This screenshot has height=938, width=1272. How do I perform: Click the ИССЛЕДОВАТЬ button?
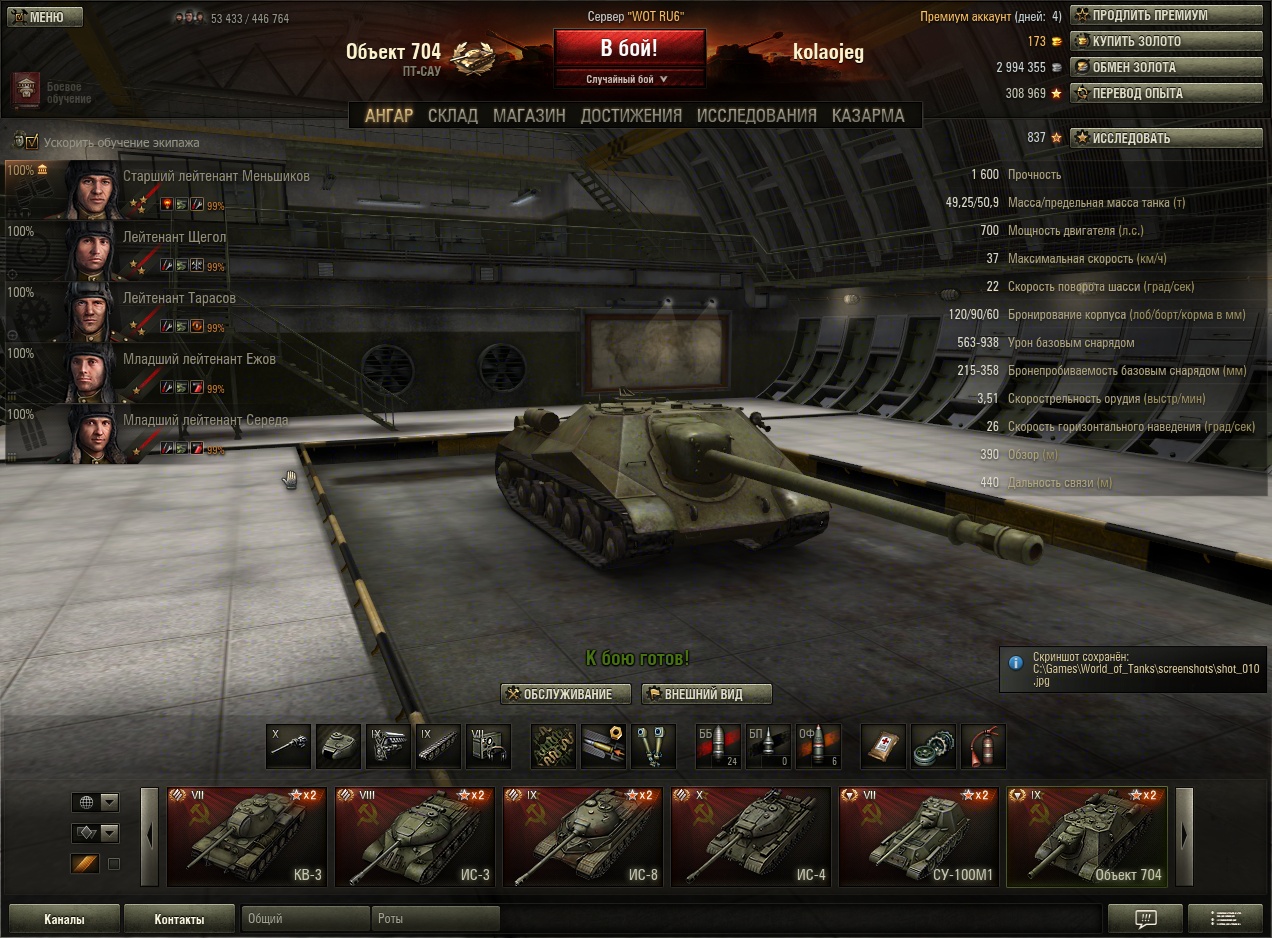(x=1166, y=138)
